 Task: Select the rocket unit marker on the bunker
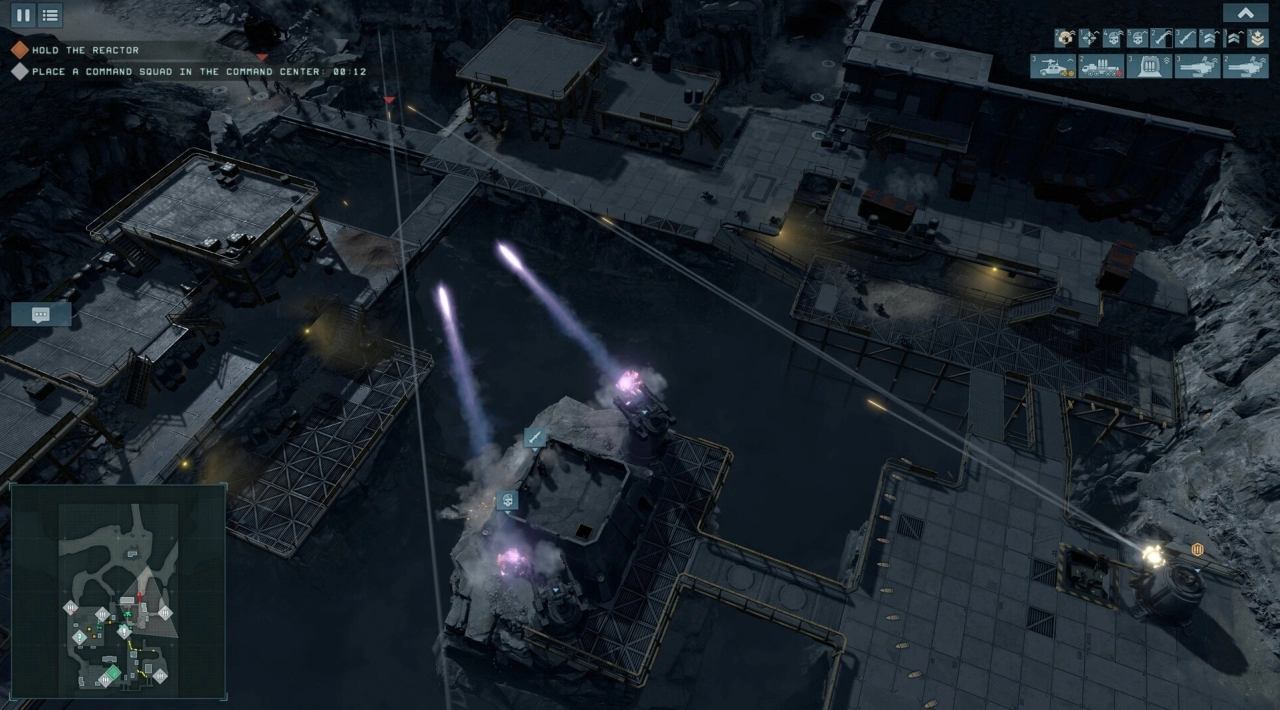point(535,437)
